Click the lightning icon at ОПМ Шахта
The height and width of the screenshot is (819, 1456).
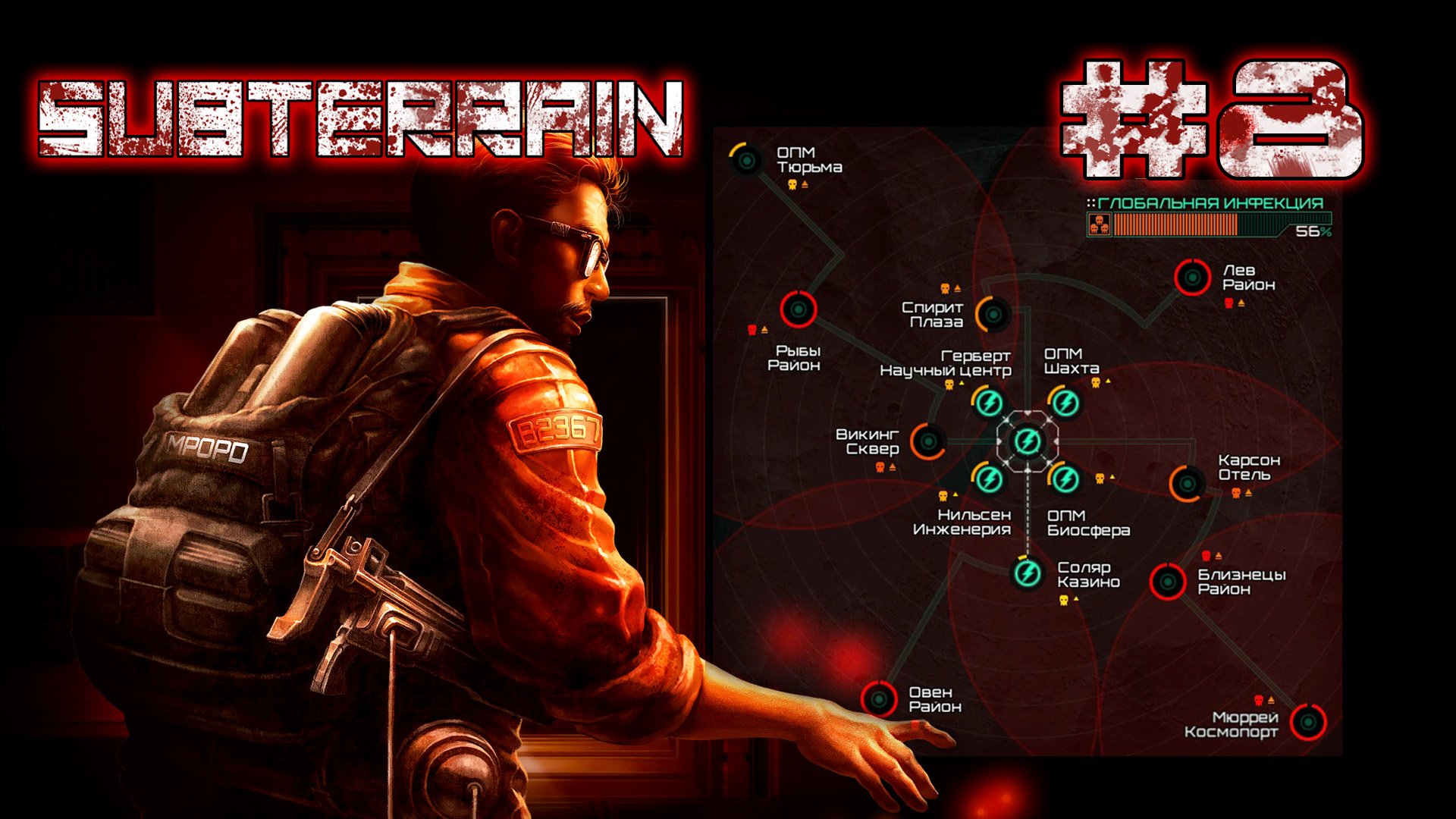(1065, 403)
